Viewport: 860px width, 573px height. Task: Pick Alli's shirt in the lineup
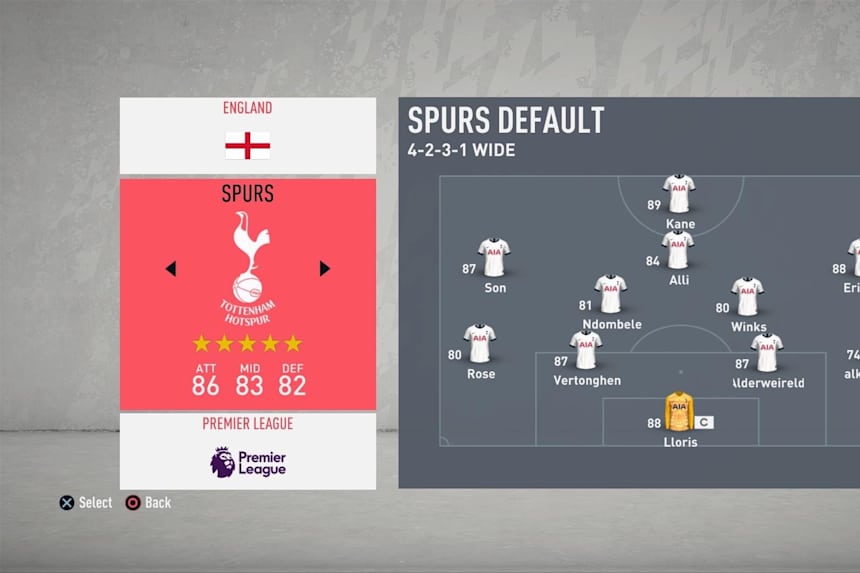point(678,251)
